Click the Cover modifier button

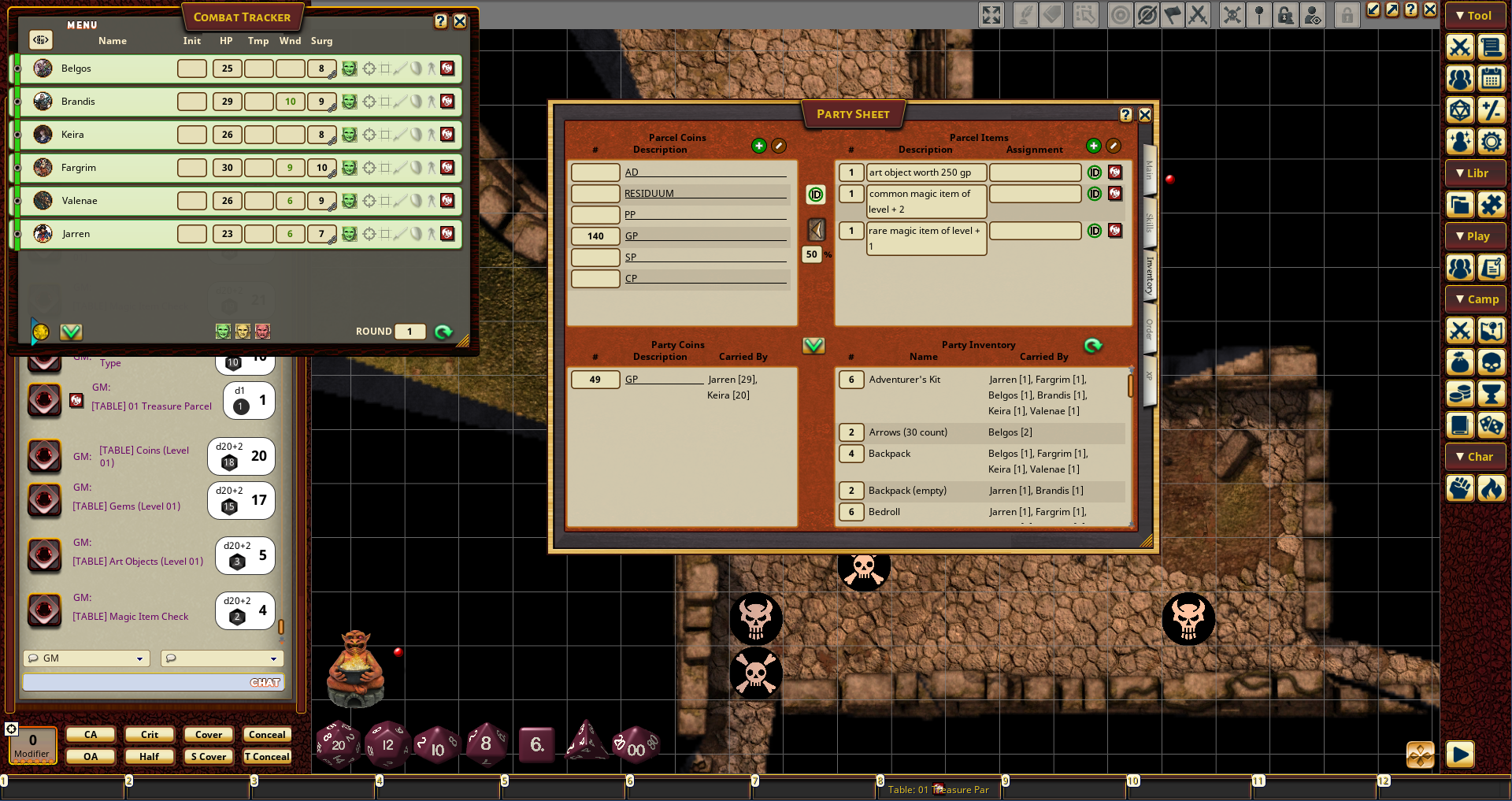(x=209, y=735)
